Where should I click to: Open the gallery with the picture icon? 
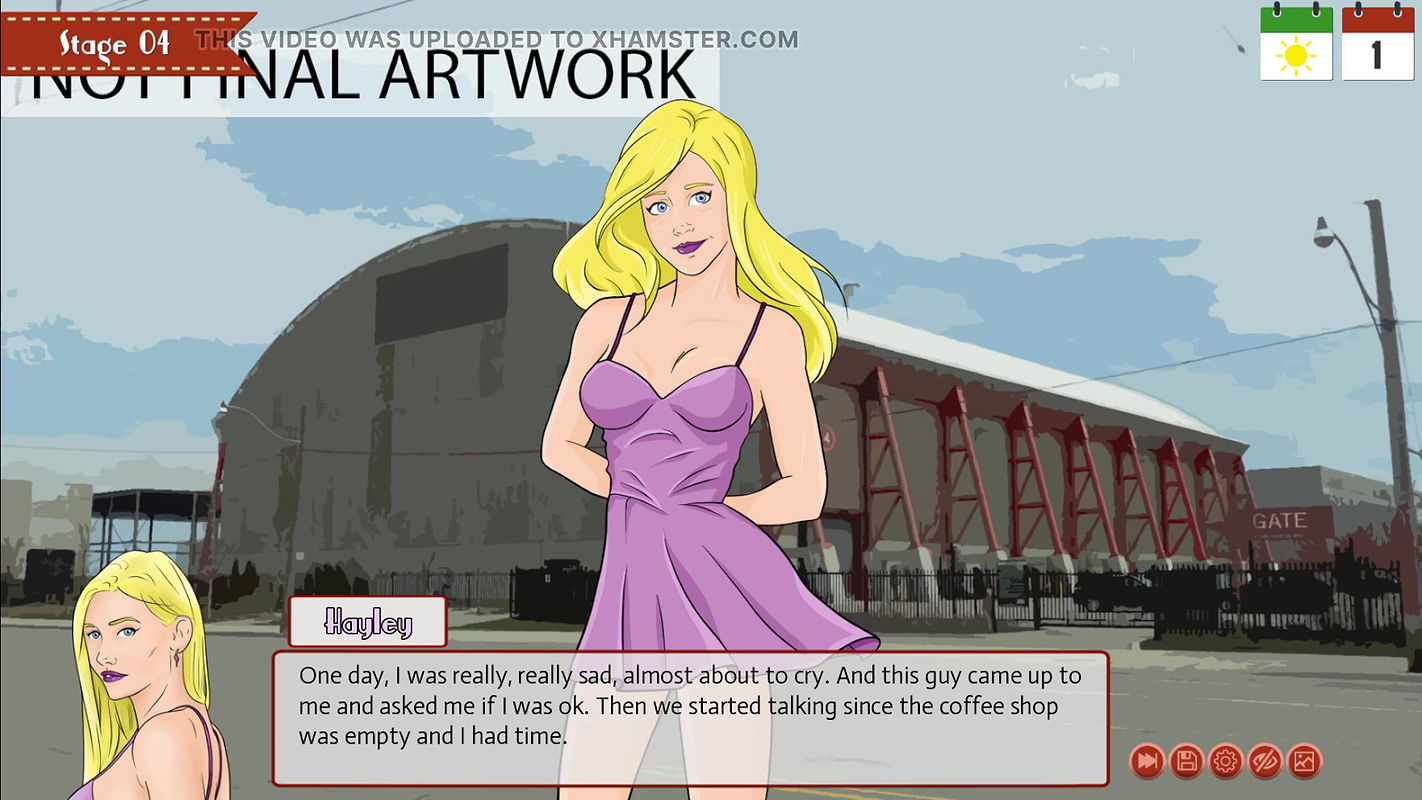1304,762
